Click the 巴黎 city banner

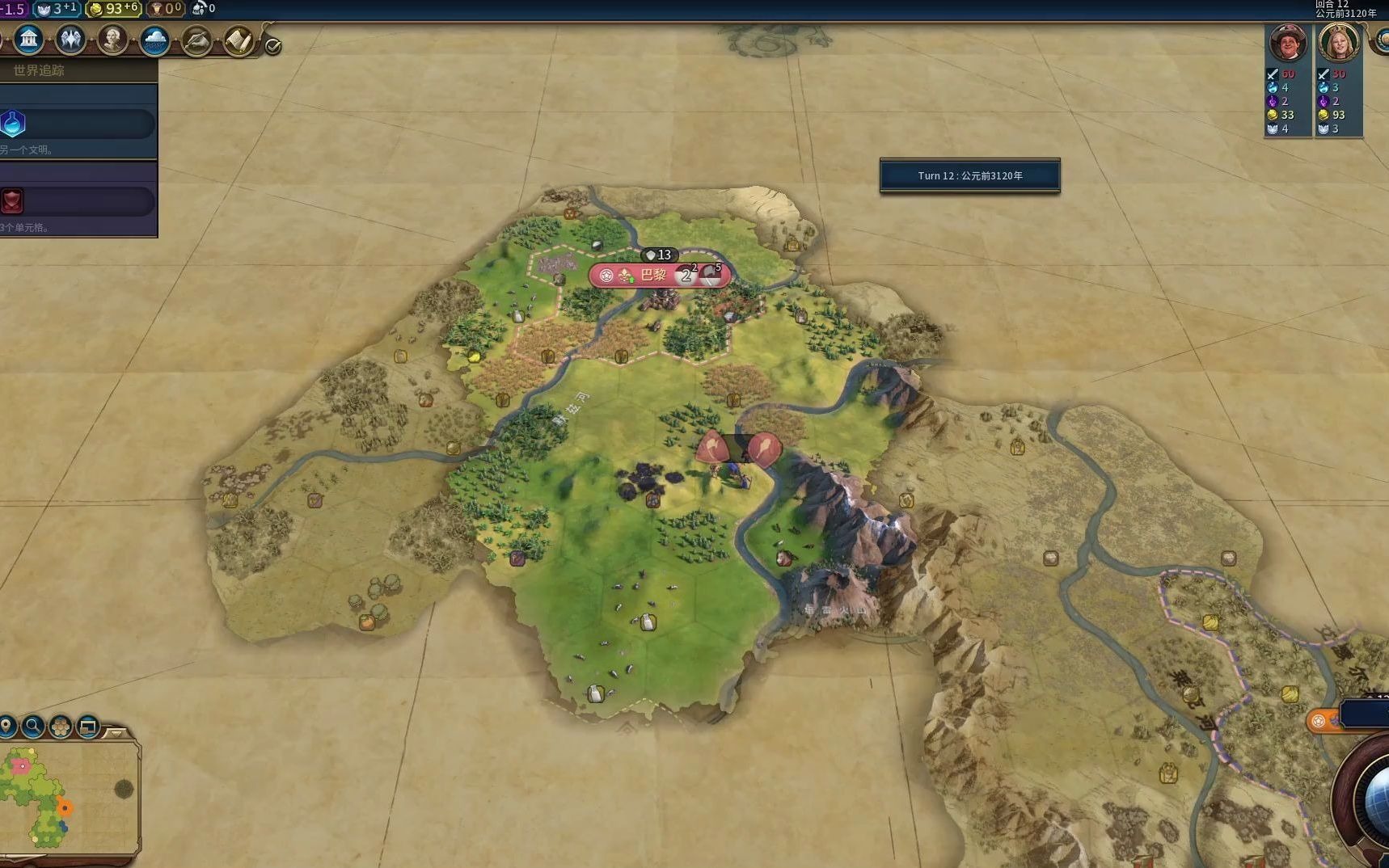(x=653, y=276)
